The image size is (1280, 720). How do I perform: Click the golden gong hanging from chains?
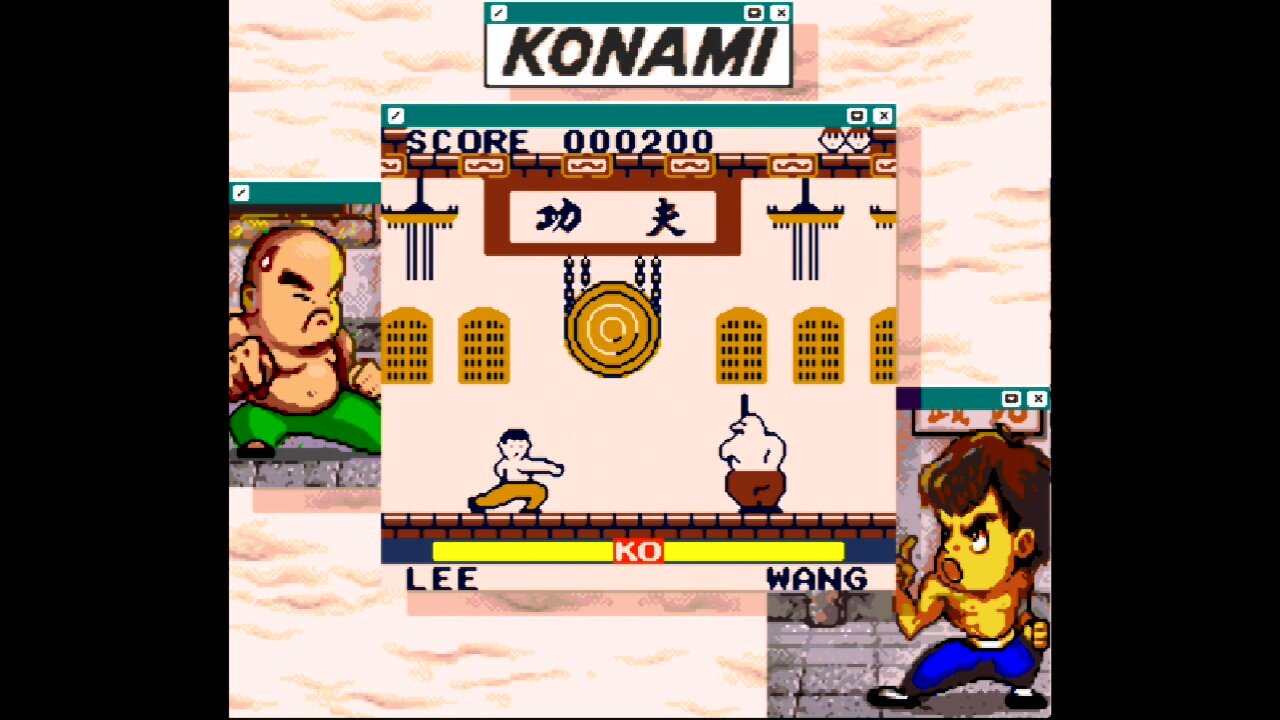pos(614,330)
